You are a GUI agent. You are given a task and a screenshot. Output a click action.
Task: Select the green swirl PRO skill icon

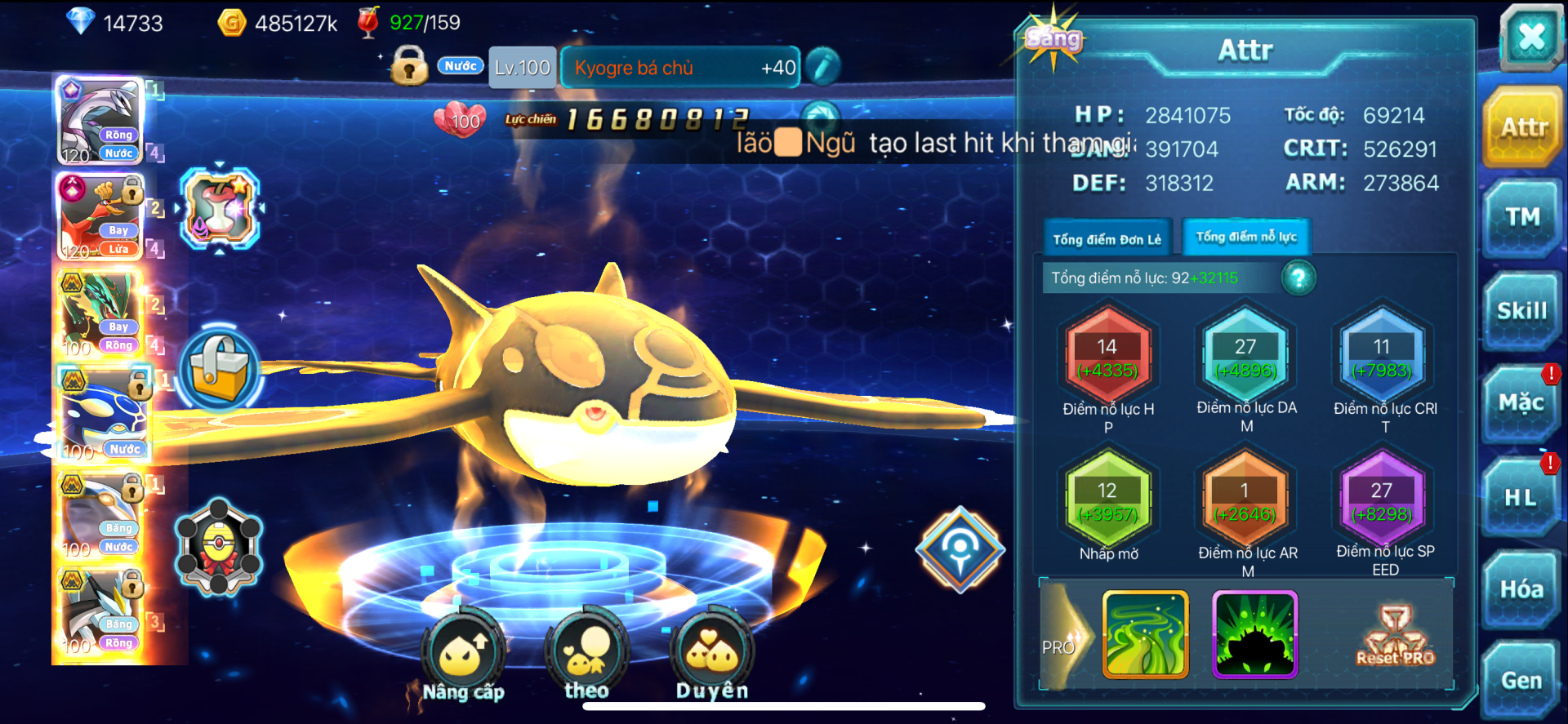coord(1145,635)
